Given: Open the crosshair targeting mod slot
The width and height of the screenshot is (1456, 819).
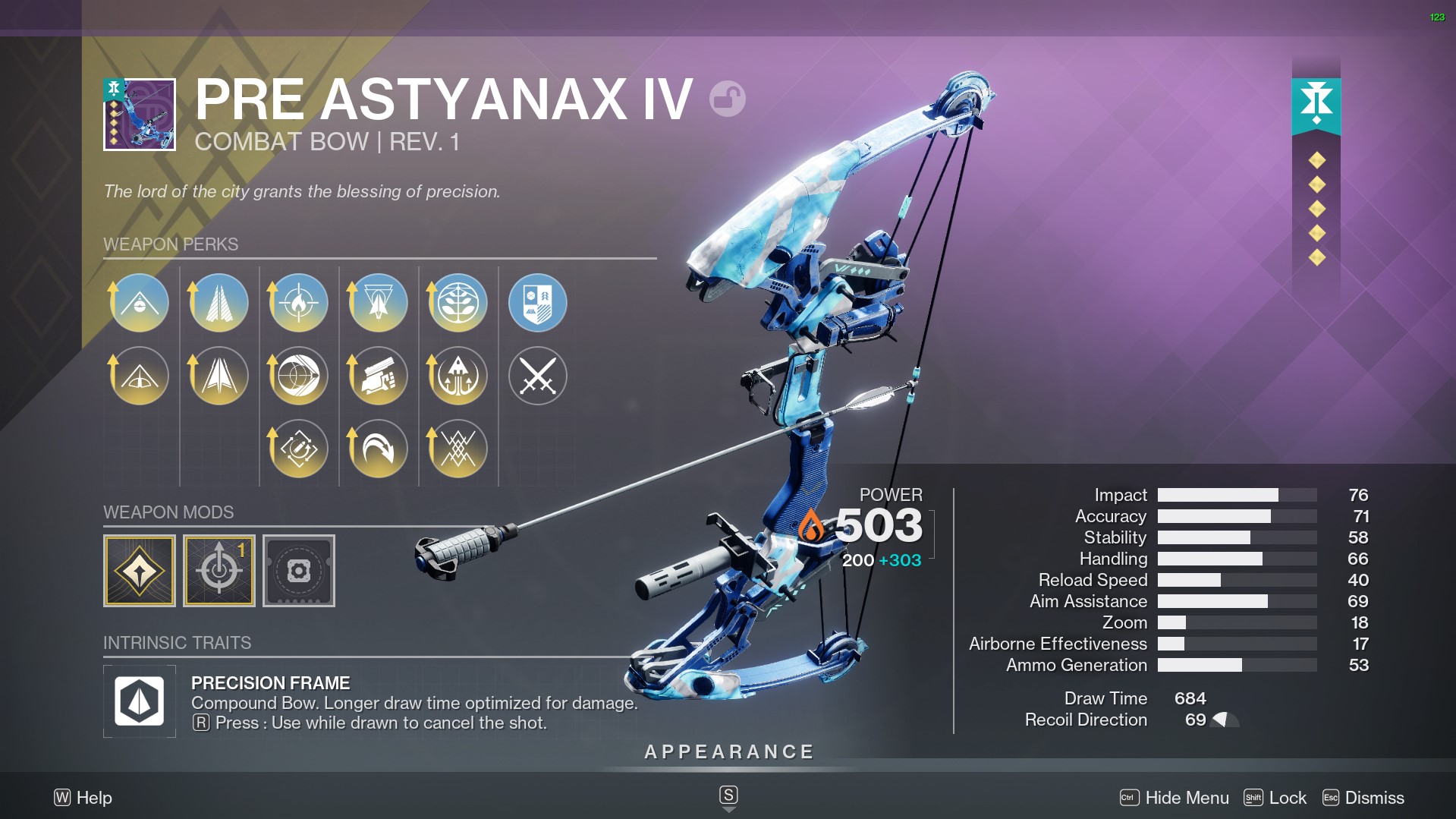Looking at the screenshot, I should click(x=219, y=571).
